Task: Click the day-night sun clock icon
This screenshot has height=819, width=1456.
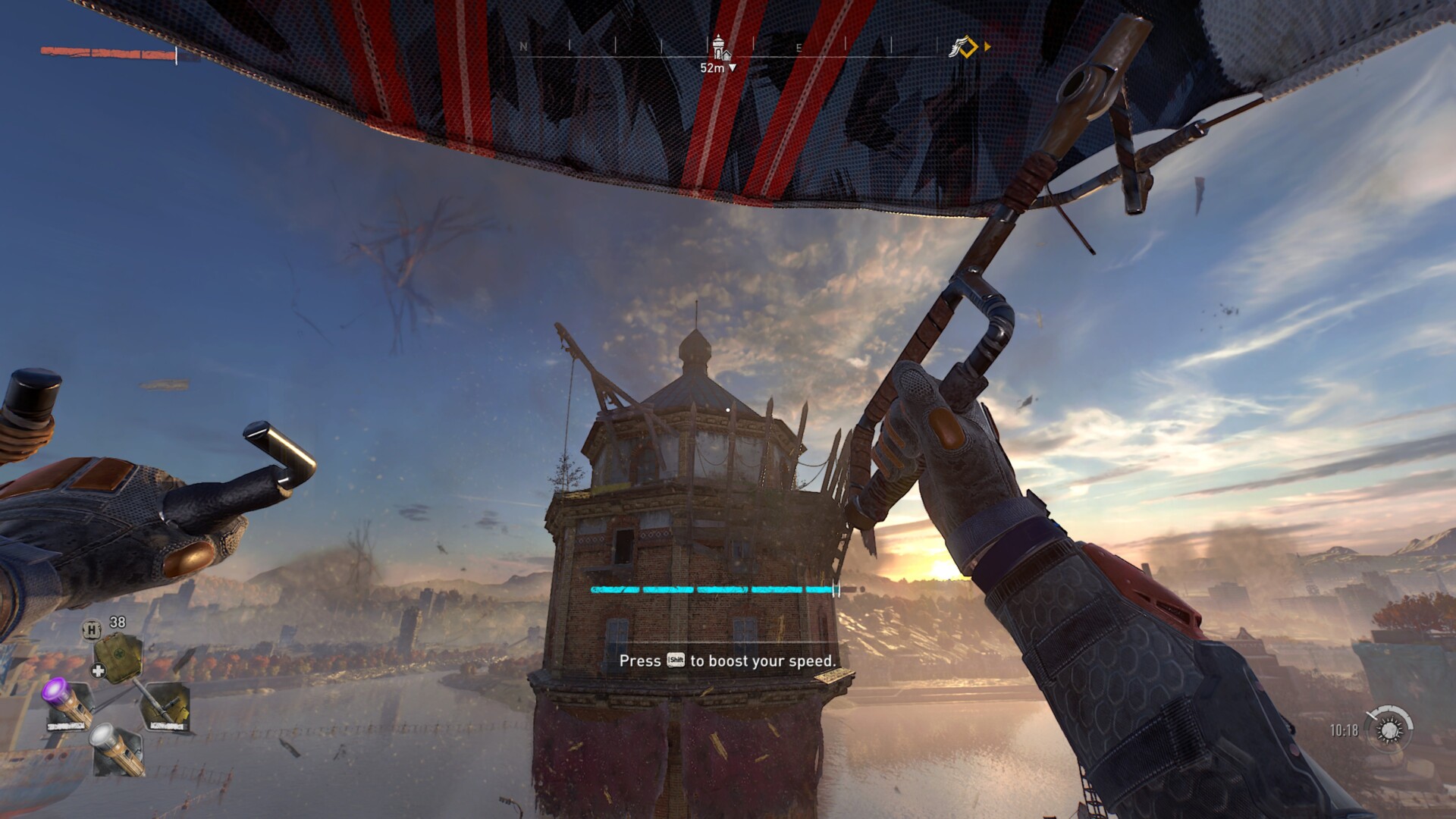Action: [x=1389, y=730]
